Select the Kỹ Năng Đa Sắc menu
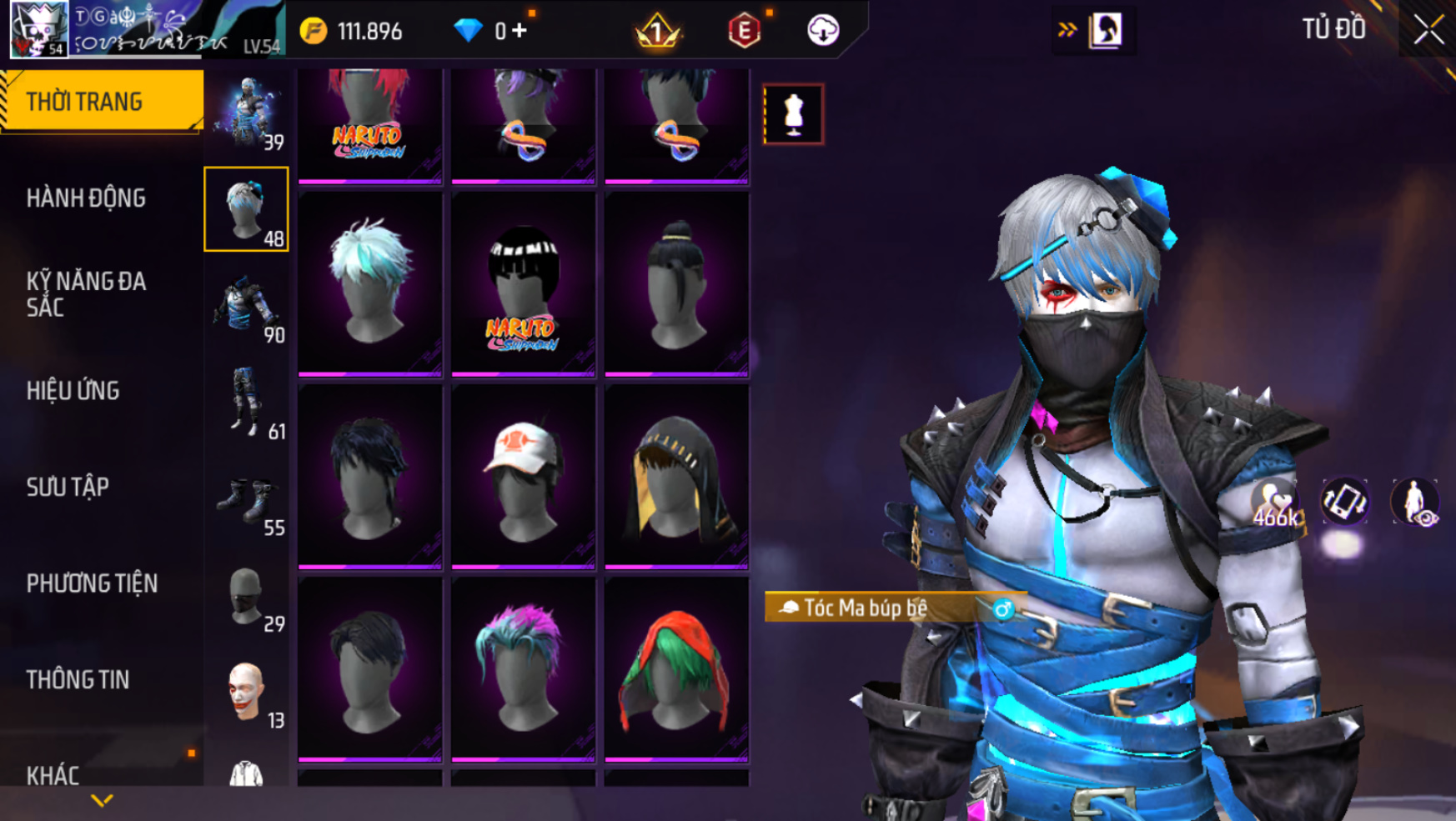Viewport: 1456px width, 821px height. coord(86,294)
